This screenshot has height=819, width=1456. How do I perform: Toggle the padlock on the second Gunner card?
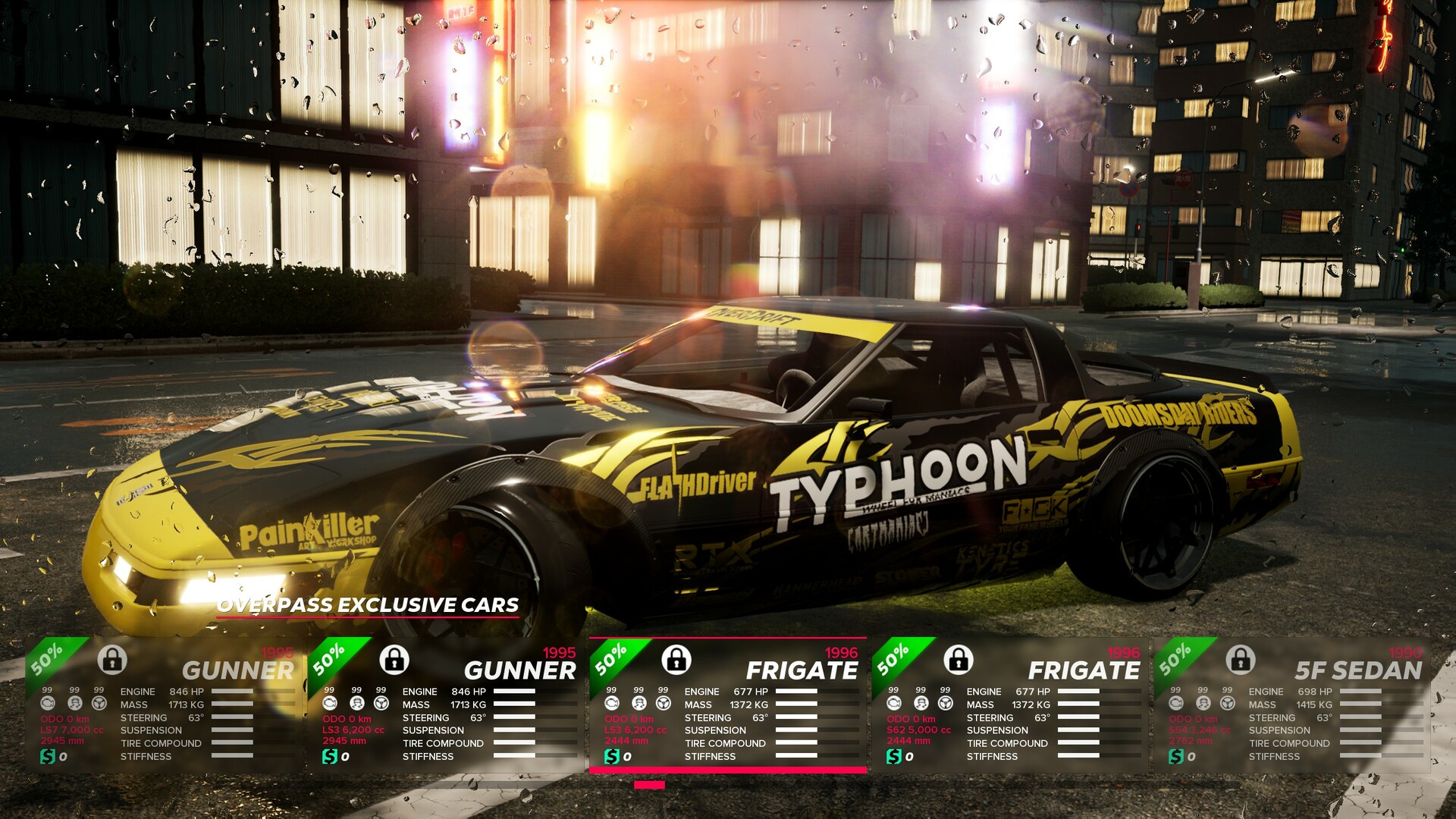click(393, 661)
